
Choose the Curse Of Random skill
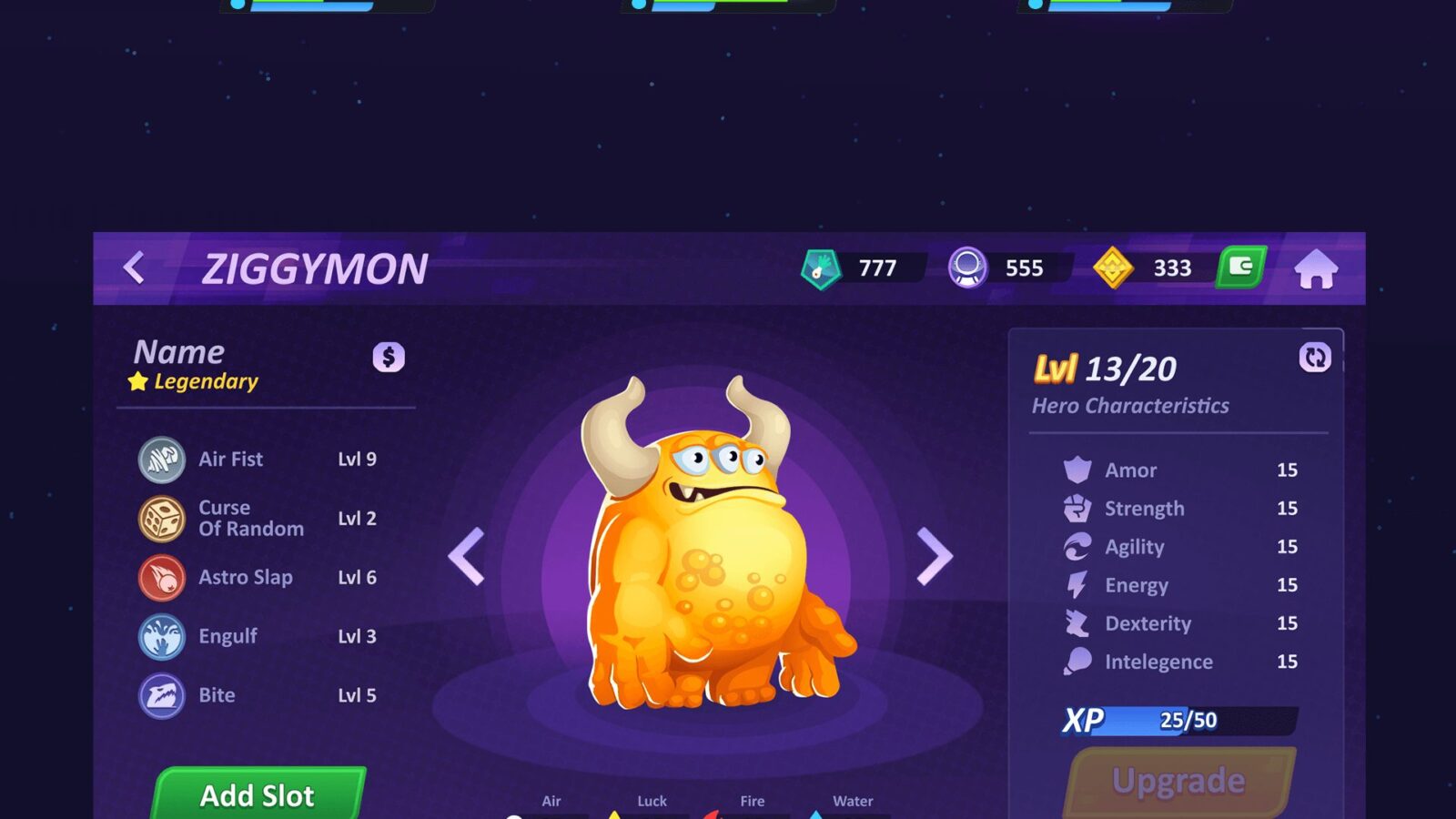point(249,519)
